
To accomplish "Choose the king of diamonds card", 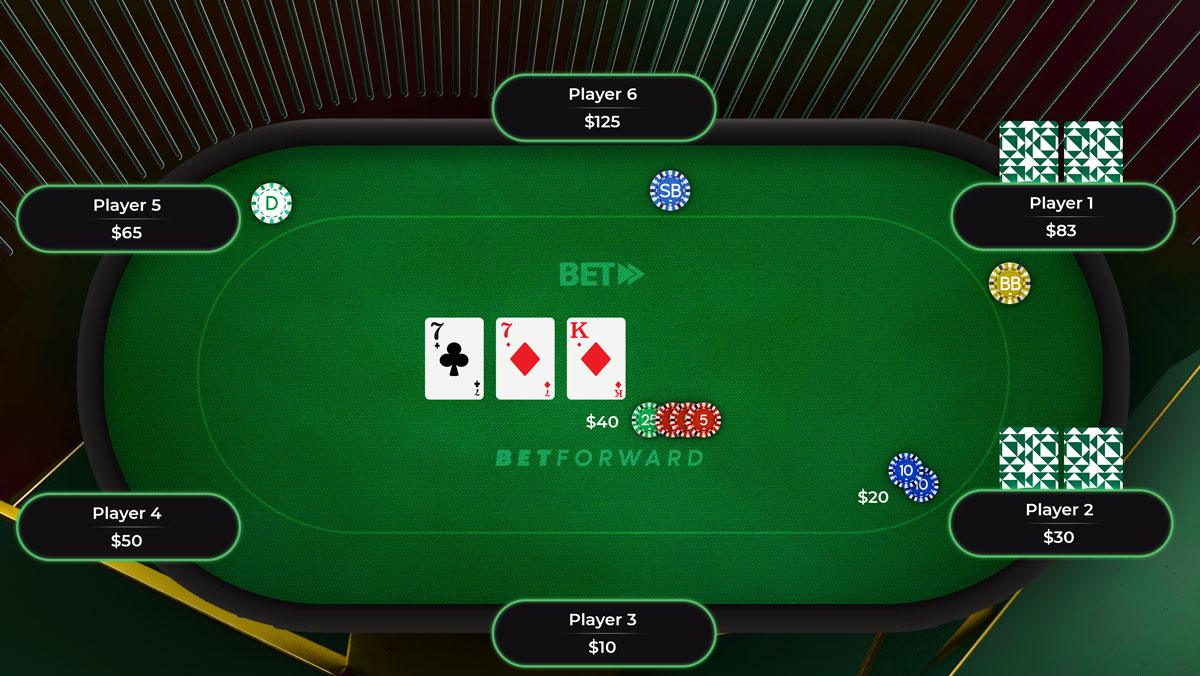I will [596, 359].
